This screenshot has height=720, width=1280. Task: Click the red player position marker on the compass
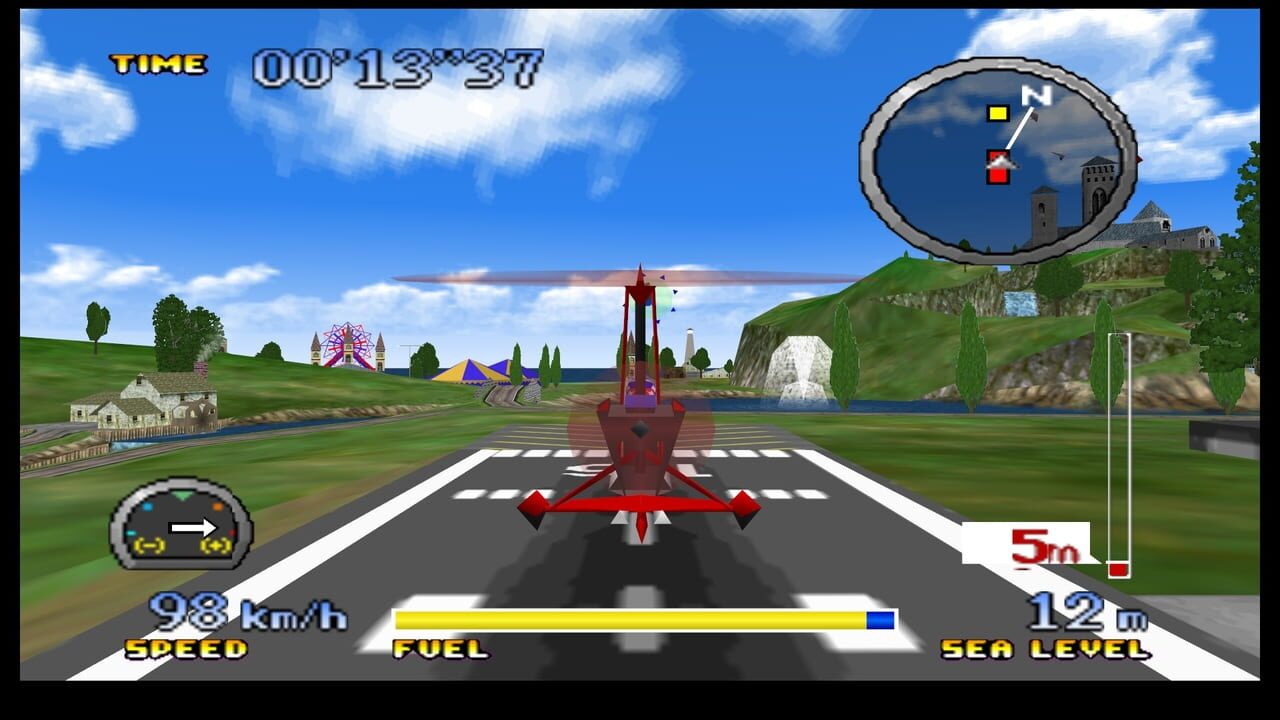tap(998, 165)
